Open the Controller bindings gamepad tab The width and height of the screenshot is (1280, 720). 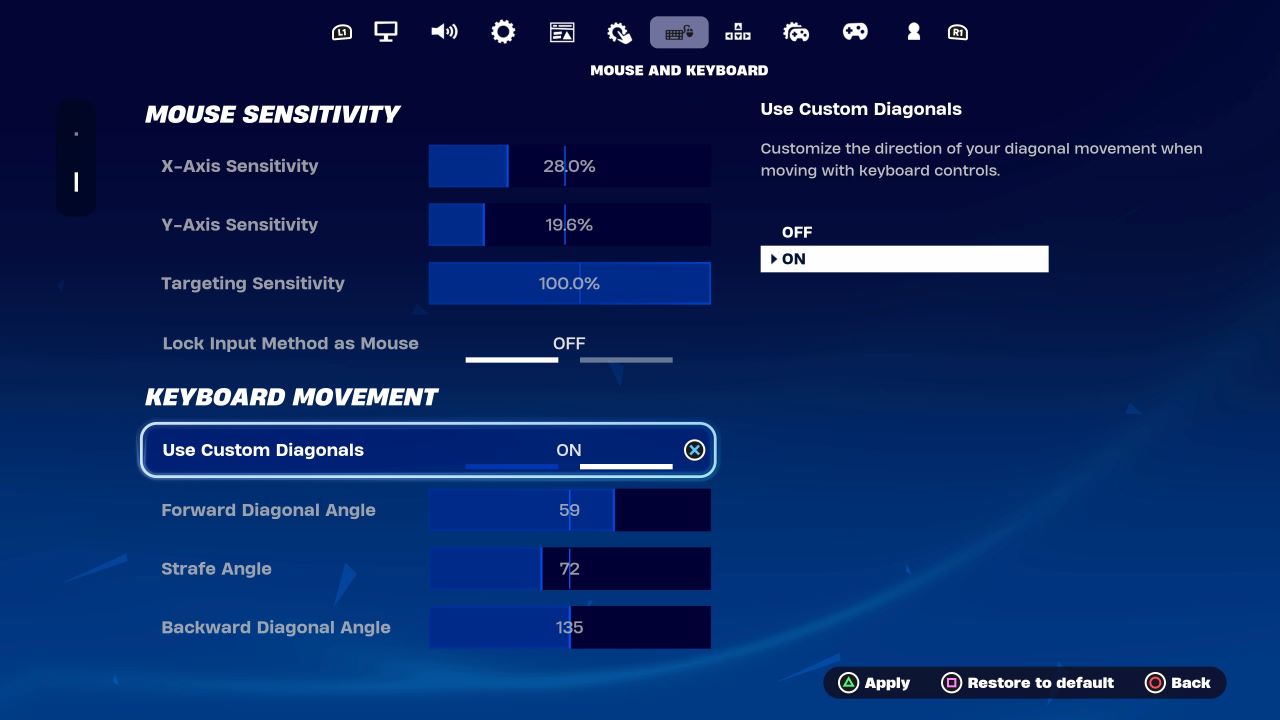click(x=855, y=31)
